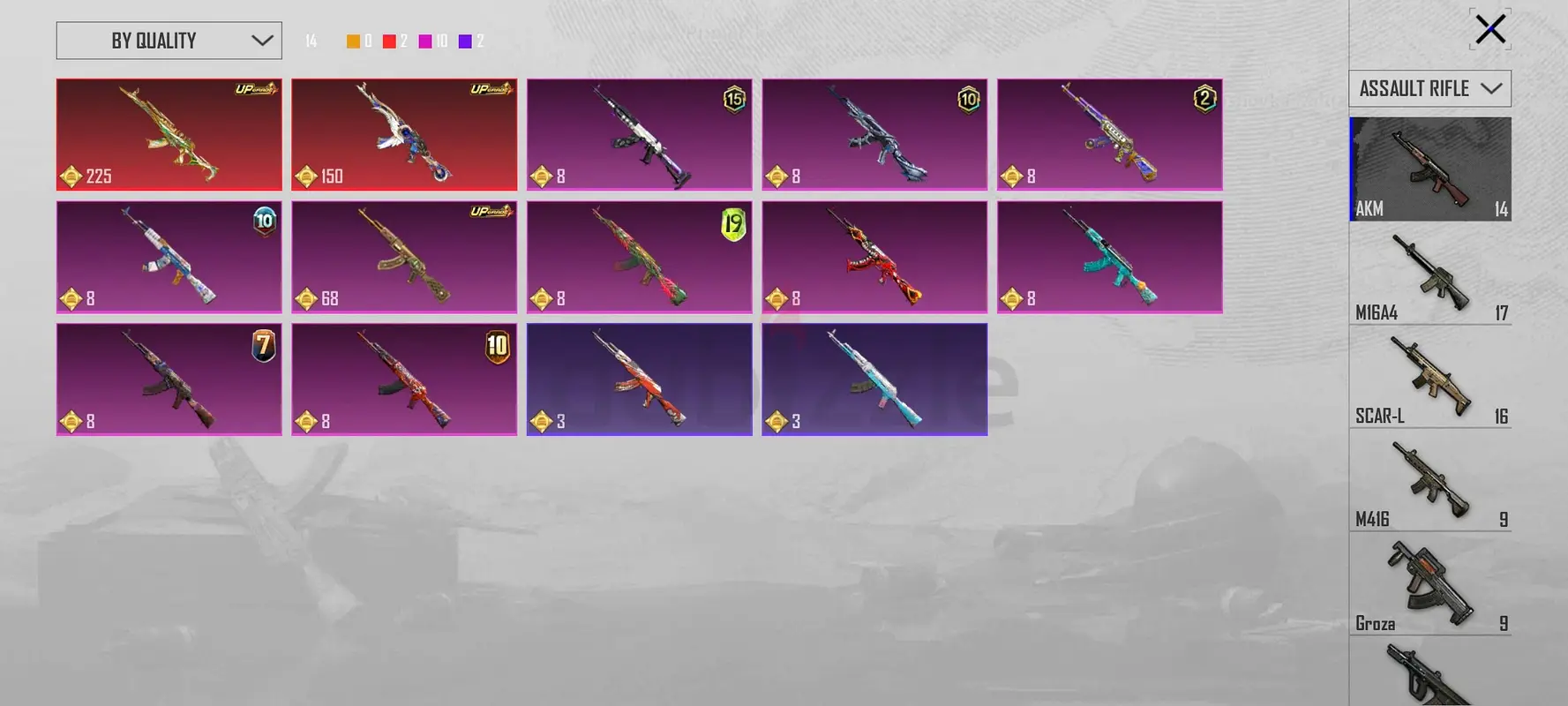The height and width of the screenshot is (706, 1568).
Task: Select the AKM skin with badge 7
Action: click(169, 379)
